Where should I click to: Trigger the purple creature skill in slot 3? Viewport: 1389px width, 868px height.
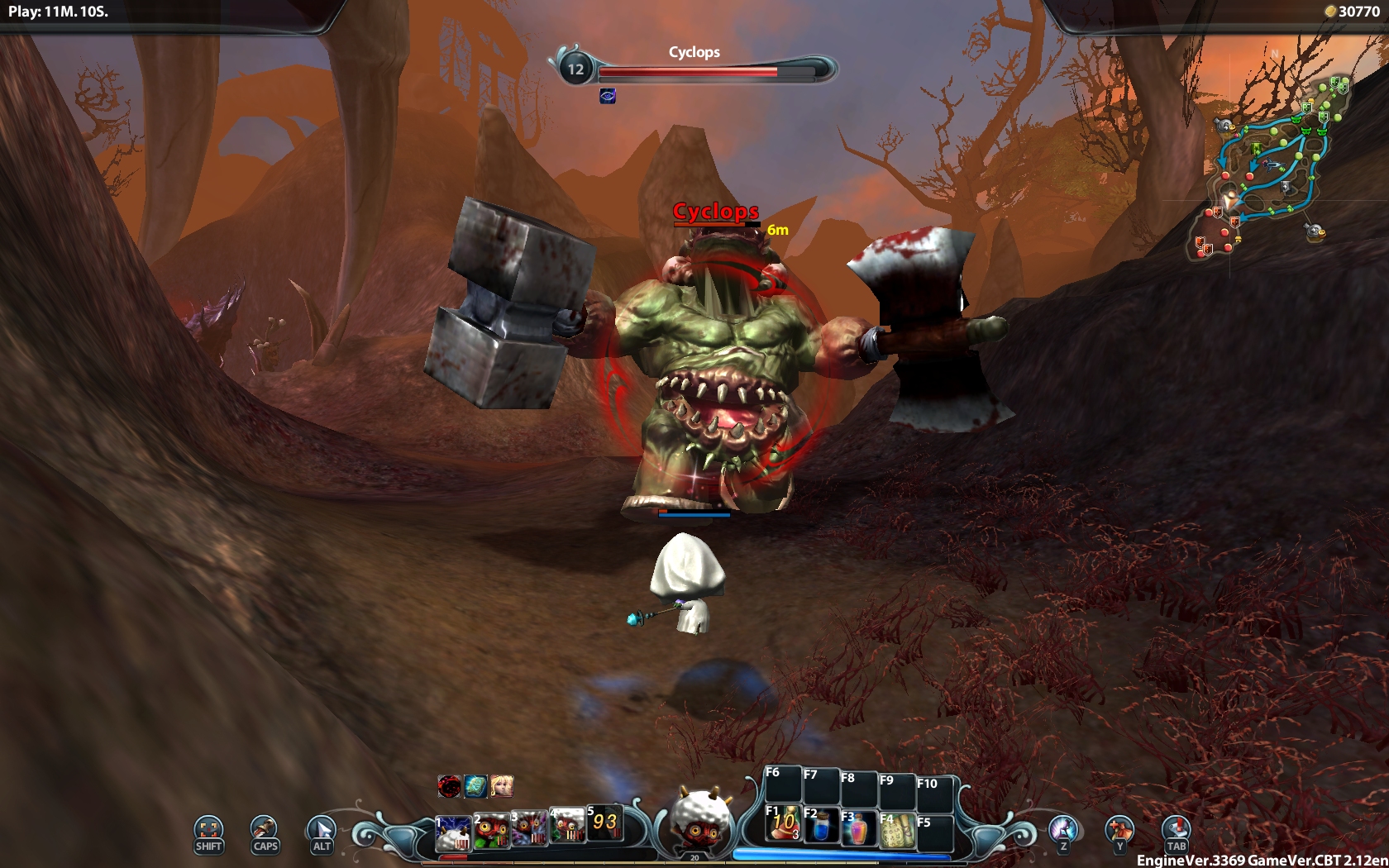coord(530,828)
